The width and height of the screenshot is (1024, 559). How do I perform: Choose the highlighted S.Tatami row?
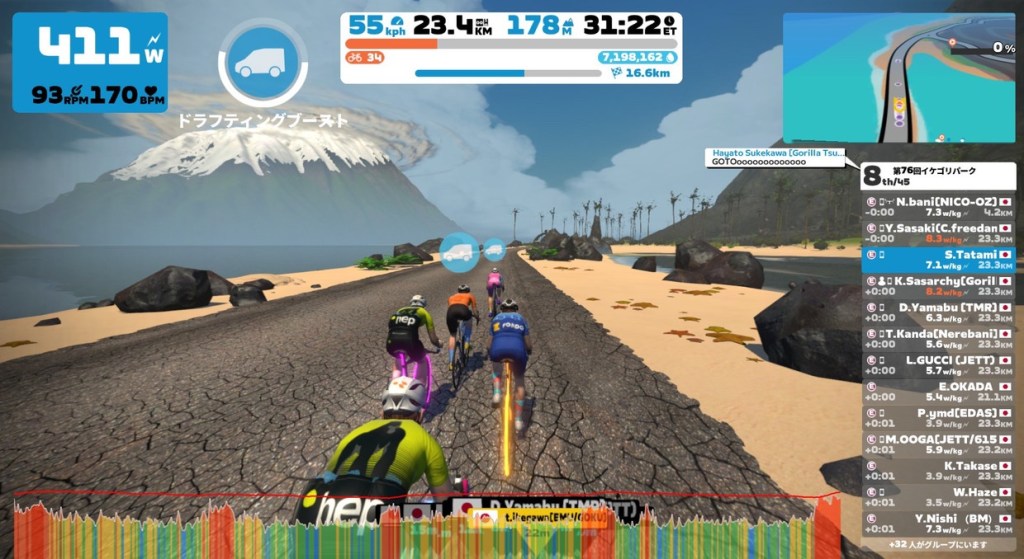(938, 259)
